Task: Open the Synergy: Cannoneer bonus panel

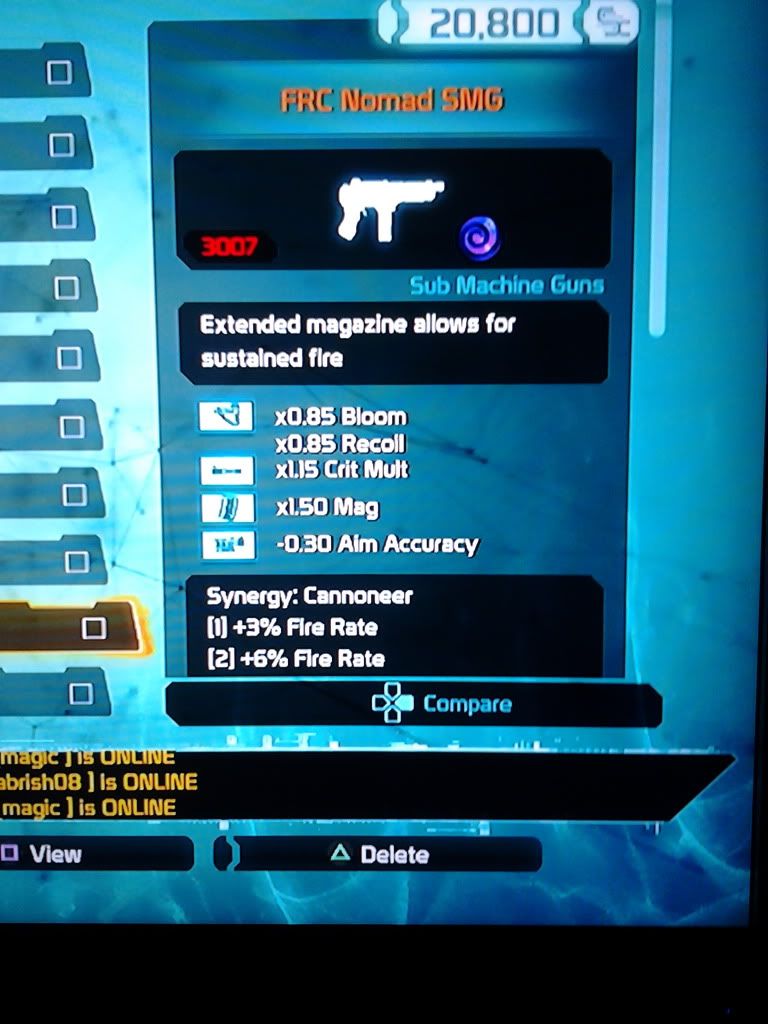Action: coord(395,627)
